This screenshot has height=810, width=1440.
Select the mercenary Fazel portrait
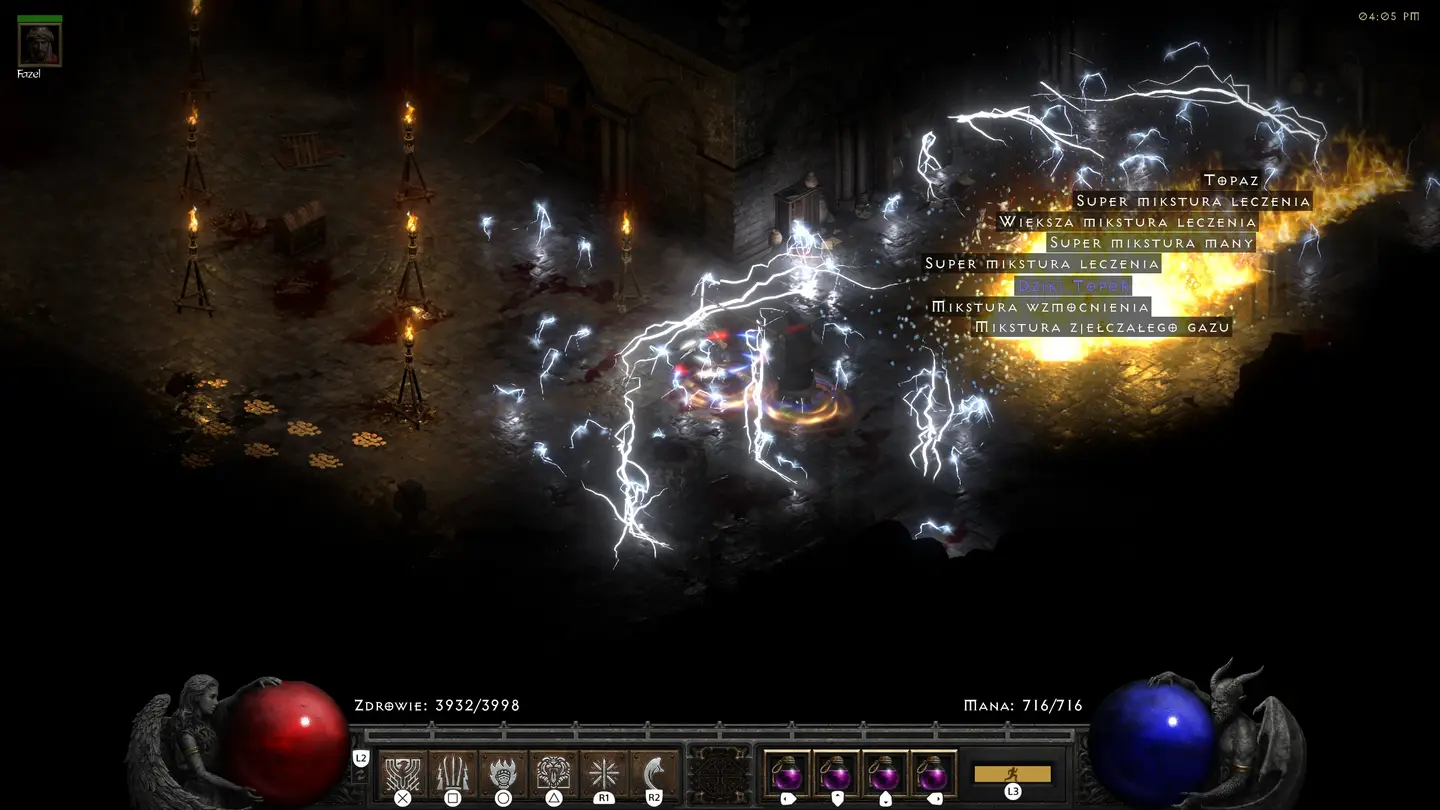click(40, 43)
